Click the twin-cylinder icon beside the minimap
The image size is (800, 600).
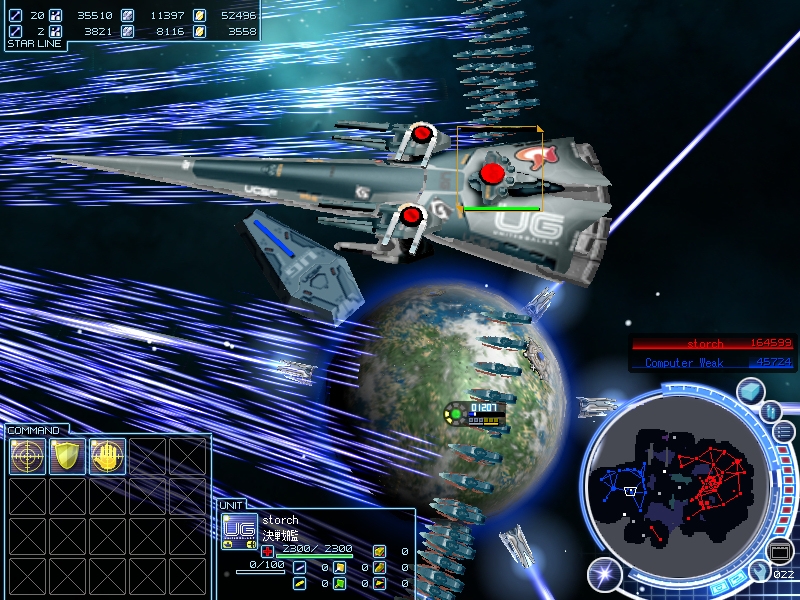[x=771, y=410]
